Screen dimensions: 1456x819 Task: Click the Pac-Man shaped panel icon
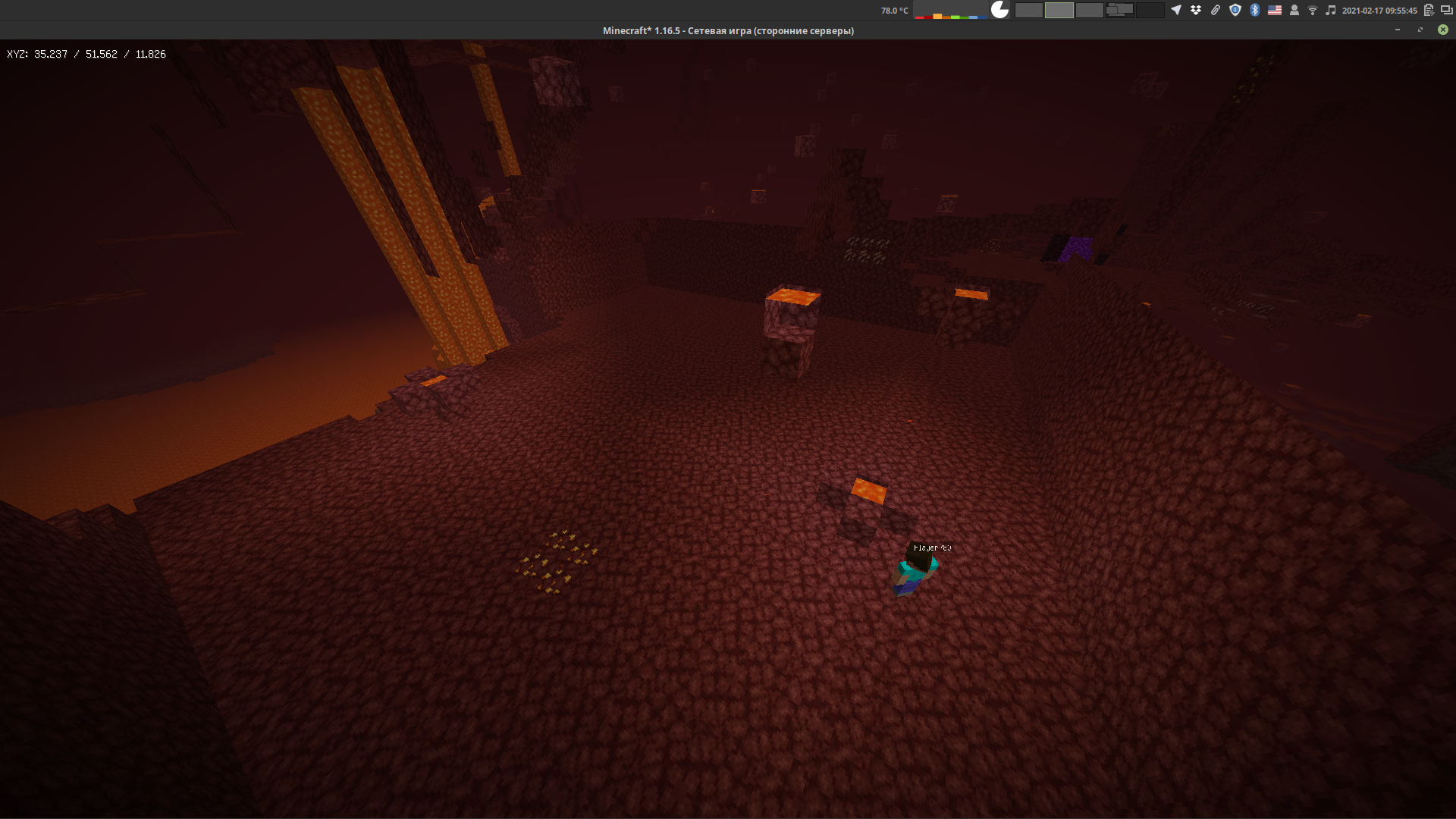pos(999,10)
